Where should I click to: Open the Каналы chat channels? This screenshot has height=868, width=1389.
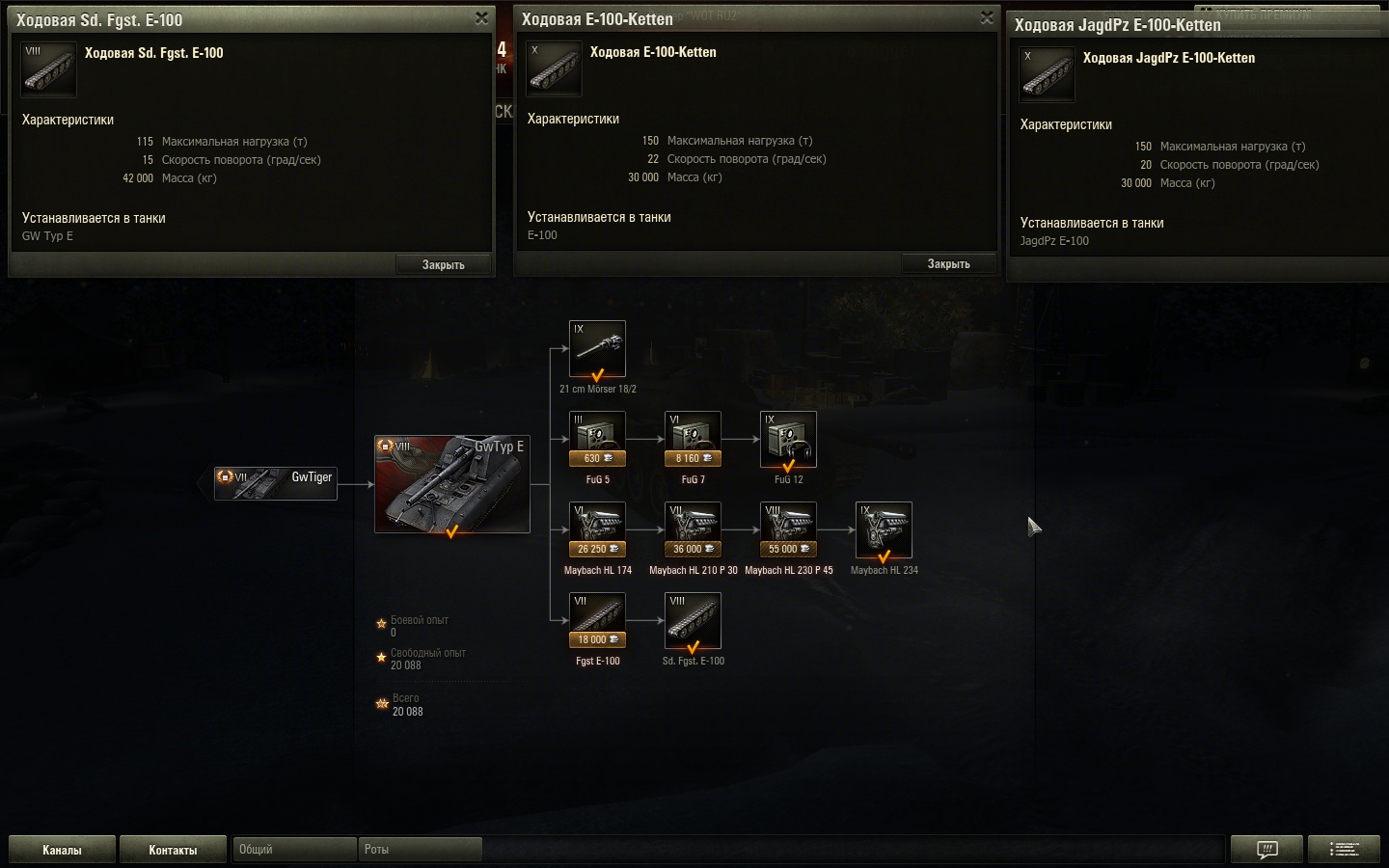point(62,850)
